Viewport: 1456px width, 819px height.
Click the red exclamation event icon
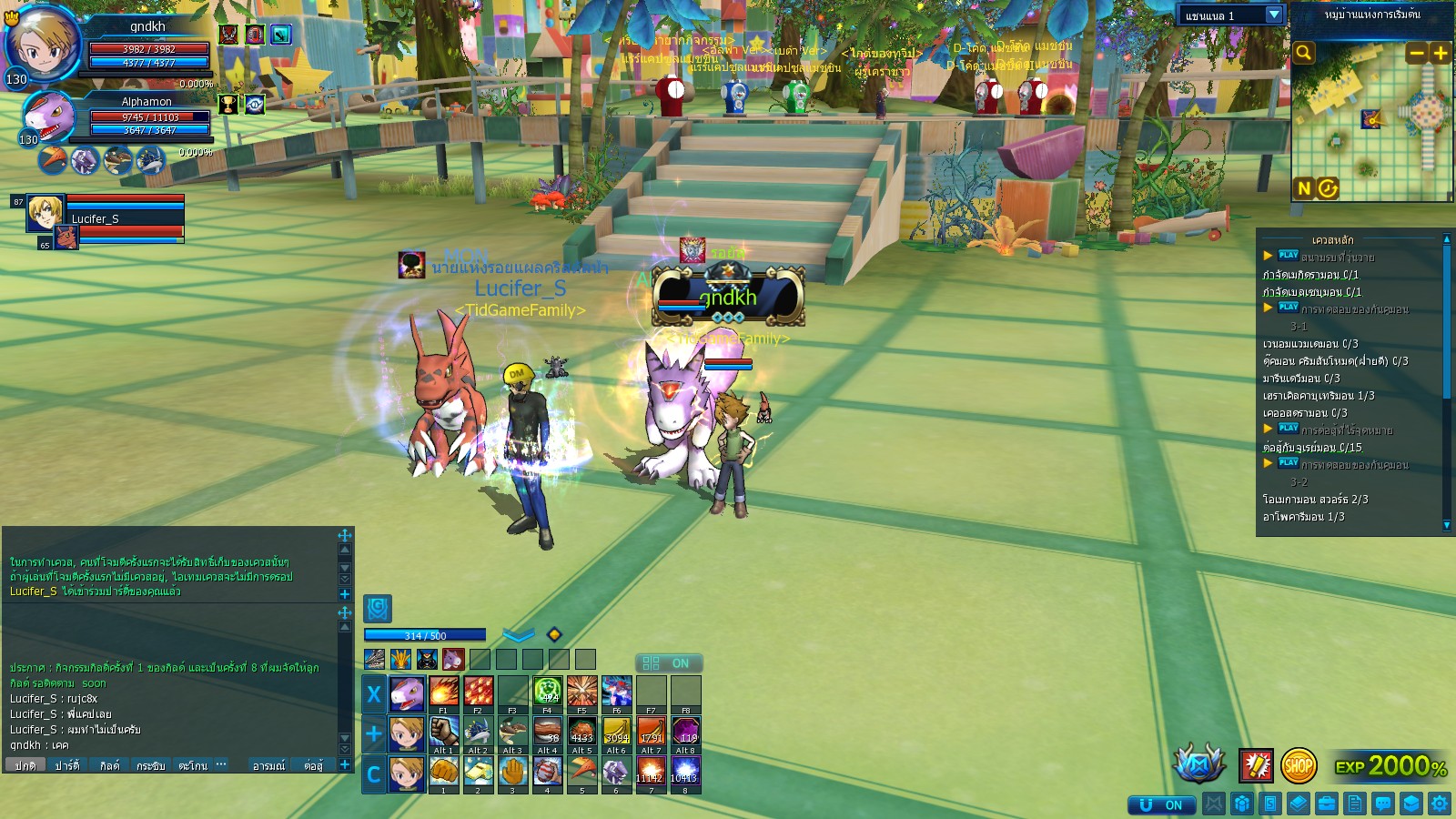coord(1256,766)
